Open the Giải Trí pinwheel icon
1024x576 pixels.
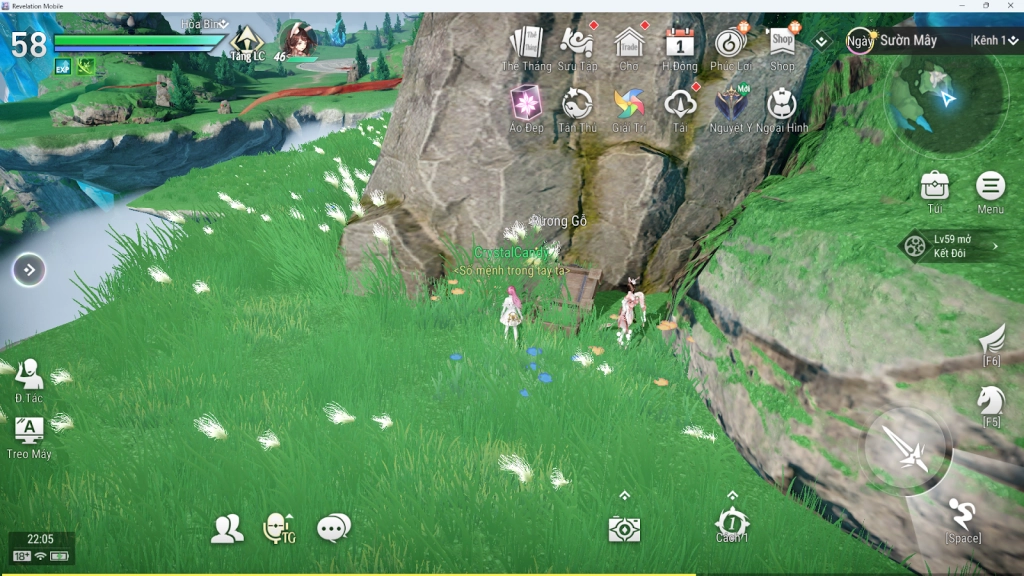tap(629, 104)
